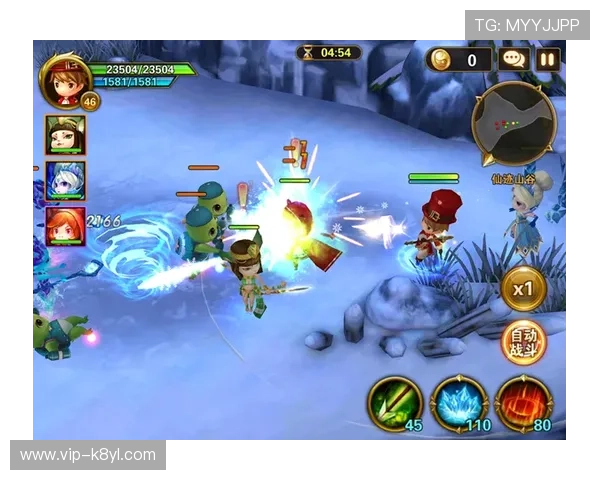Select the main hero portrait
The height and width of the screenshot is (480, 600).
[65, 78]
